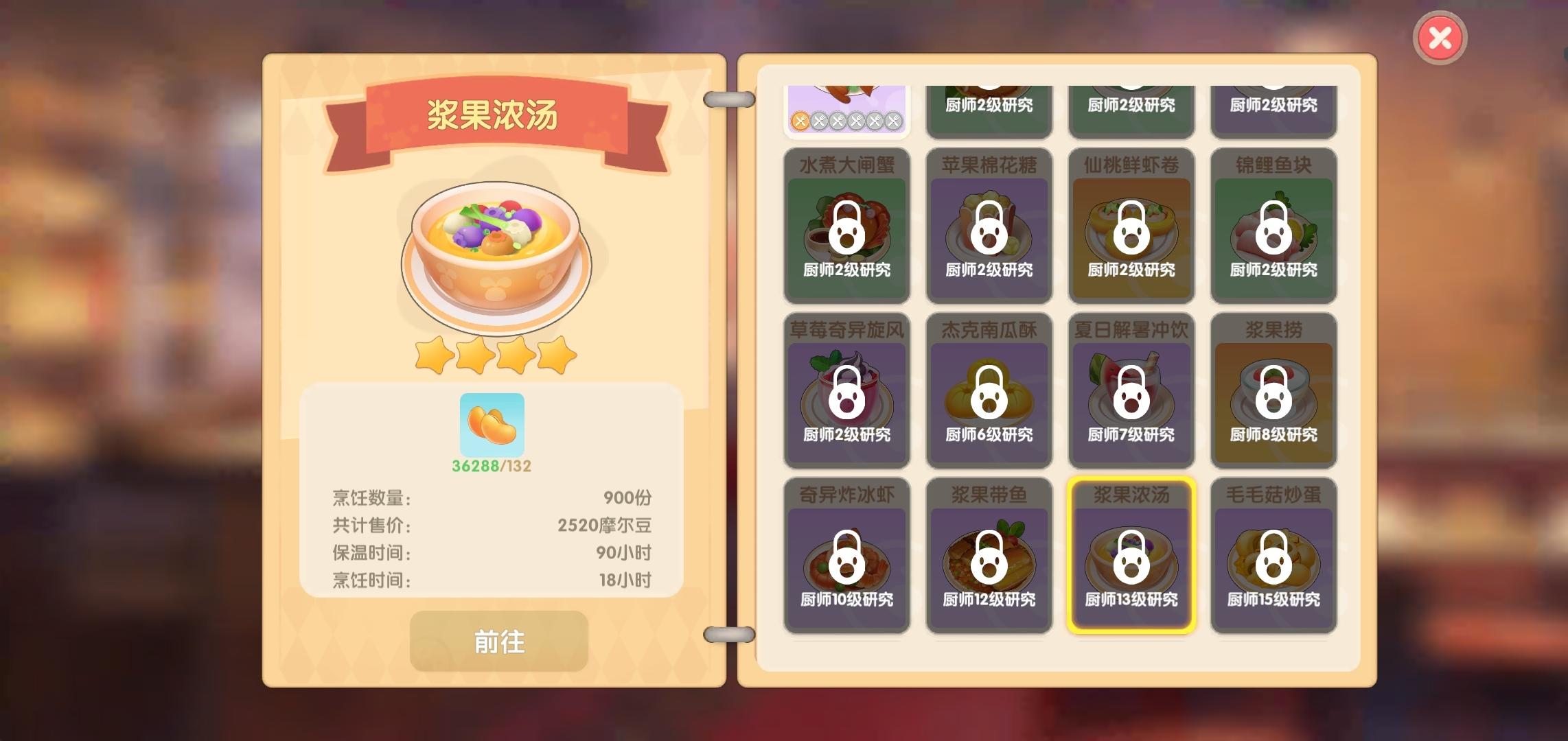Open the 毛毛菇炒蛋 recipe card

click(x=1273, y=563)
